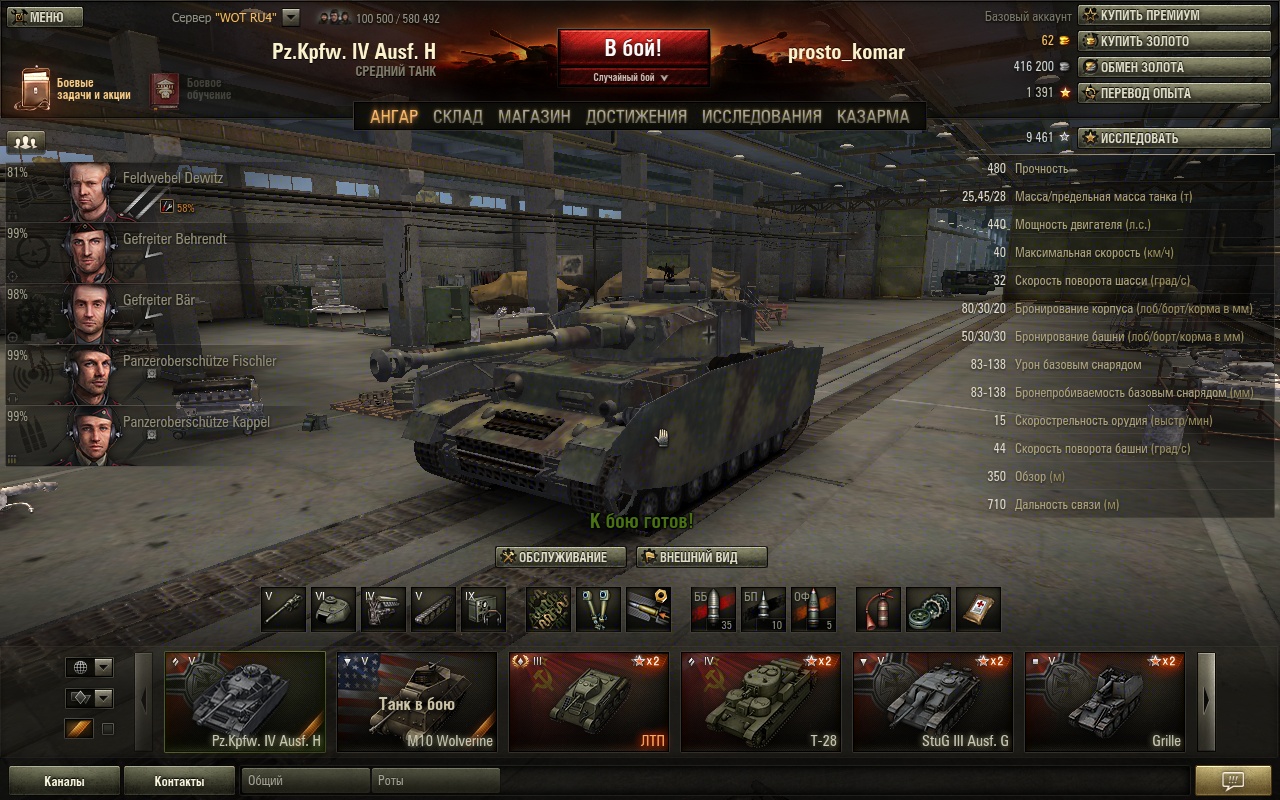Select the ПЕРЕВОД ОПЫТА button
The image size is (1280, 800).
[x=1174, y=93]
